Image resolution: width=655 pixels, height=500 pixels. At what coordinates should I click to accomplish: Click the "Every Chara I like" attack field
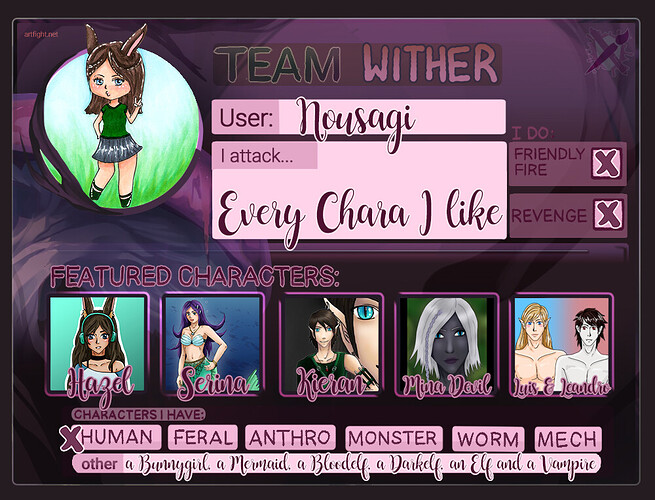359,210
